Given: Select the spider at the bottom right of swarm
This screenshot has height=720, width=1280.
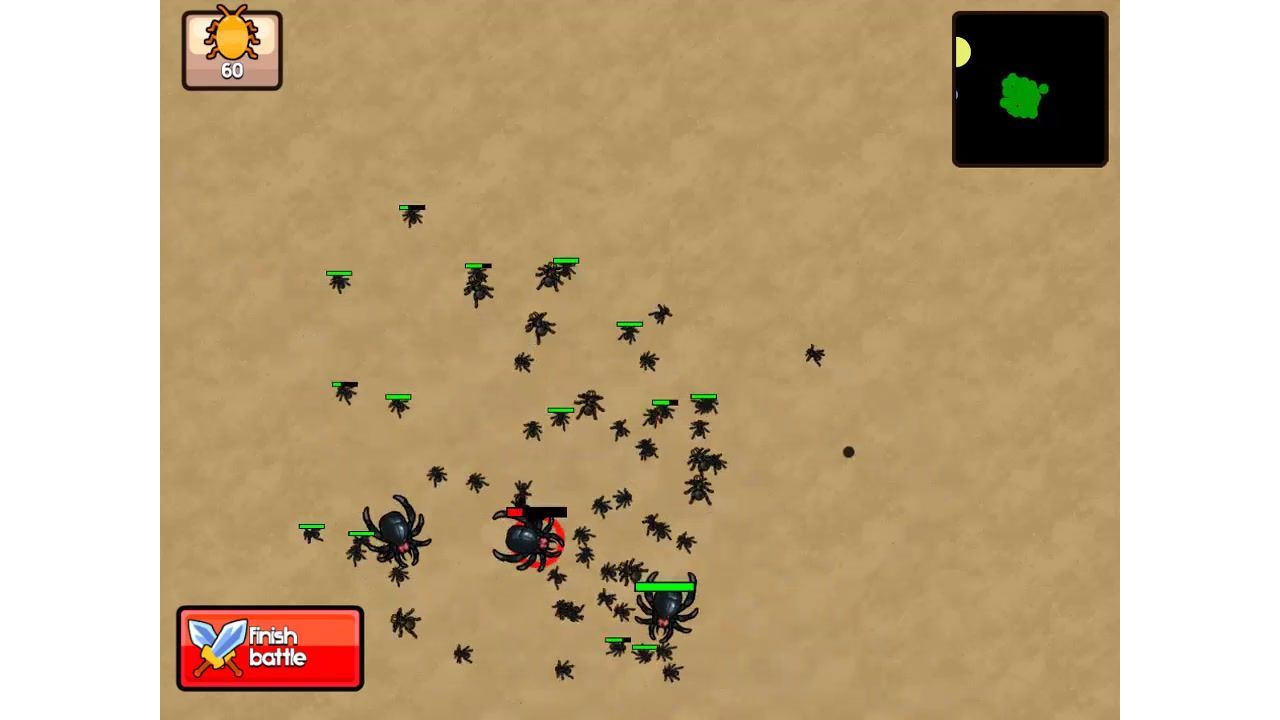Looking at the screenshot, I should 664,612.
